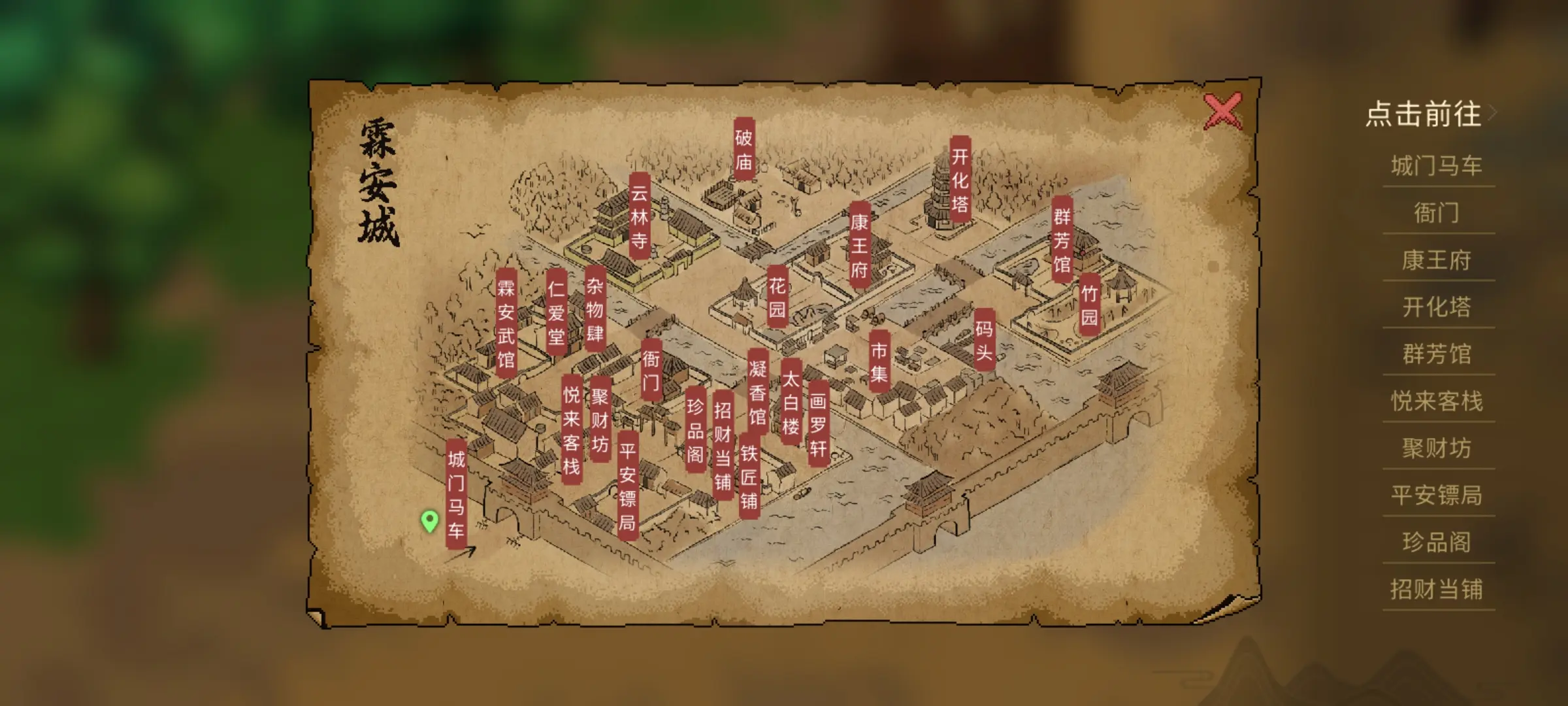Viewport: 1568px width, 706px height.
Task: Go to 开化塔 from the side list
Action: coord(1437,307)
